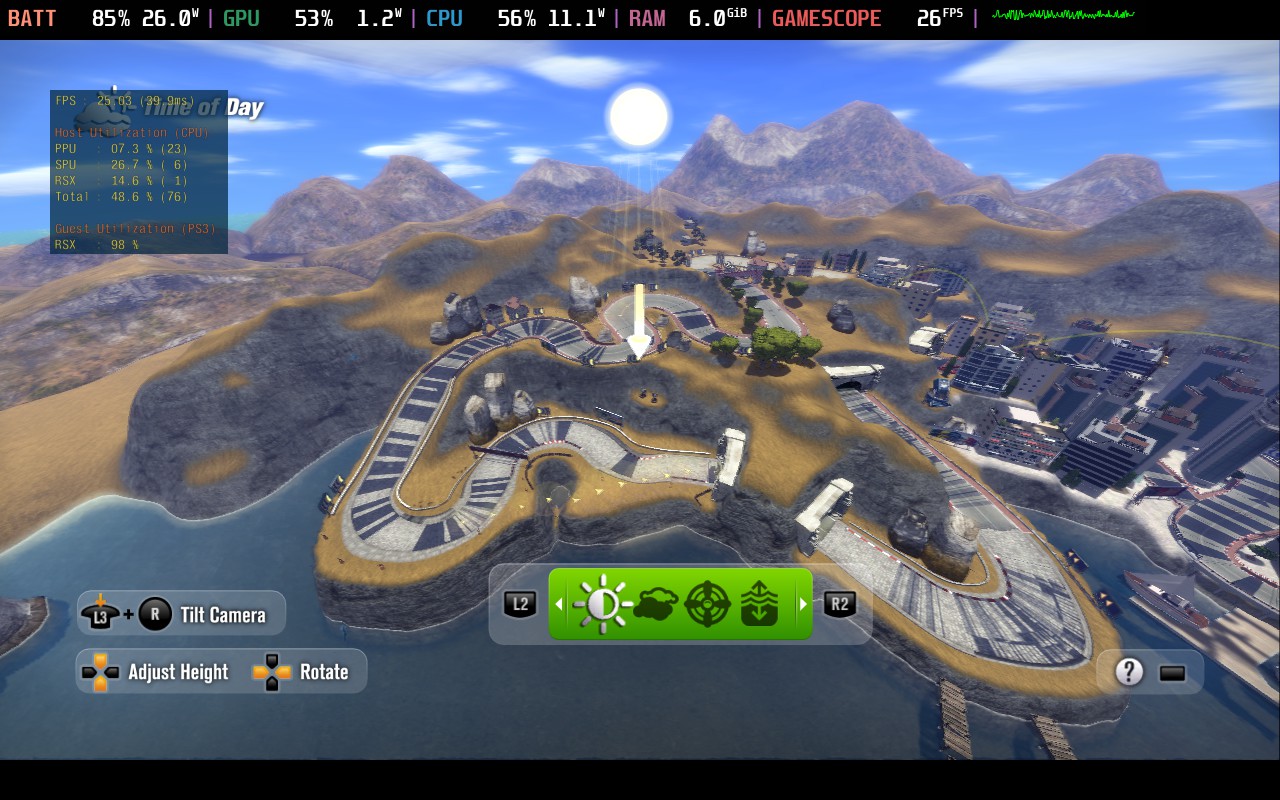Open help via the question mark icon
1280x800 pixels.
coord(1128,671)
